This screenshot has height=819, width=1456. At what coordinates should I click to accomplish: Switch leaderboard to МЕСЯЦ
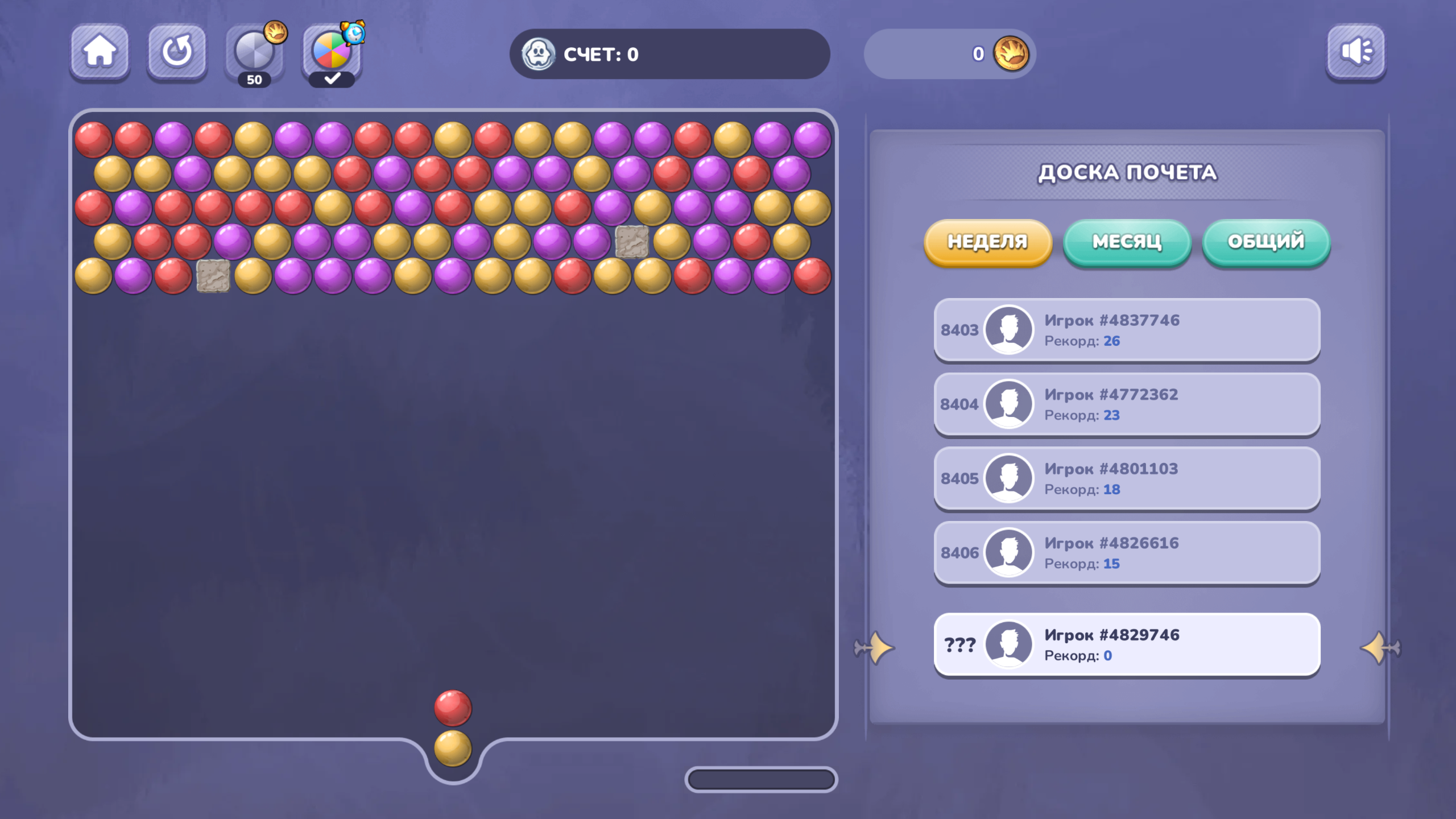pos(1126,242)
